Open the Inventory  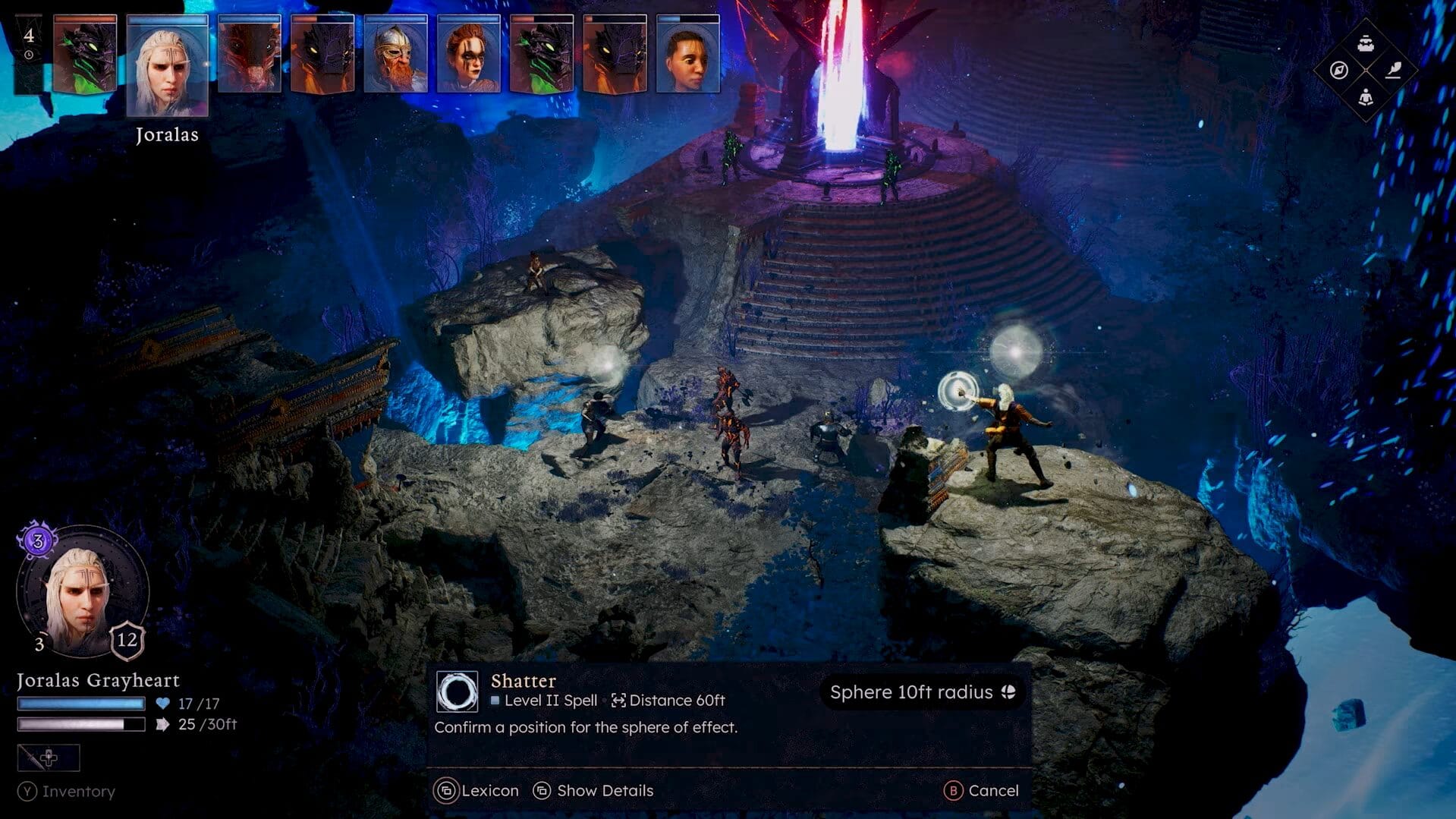(68, 792)
